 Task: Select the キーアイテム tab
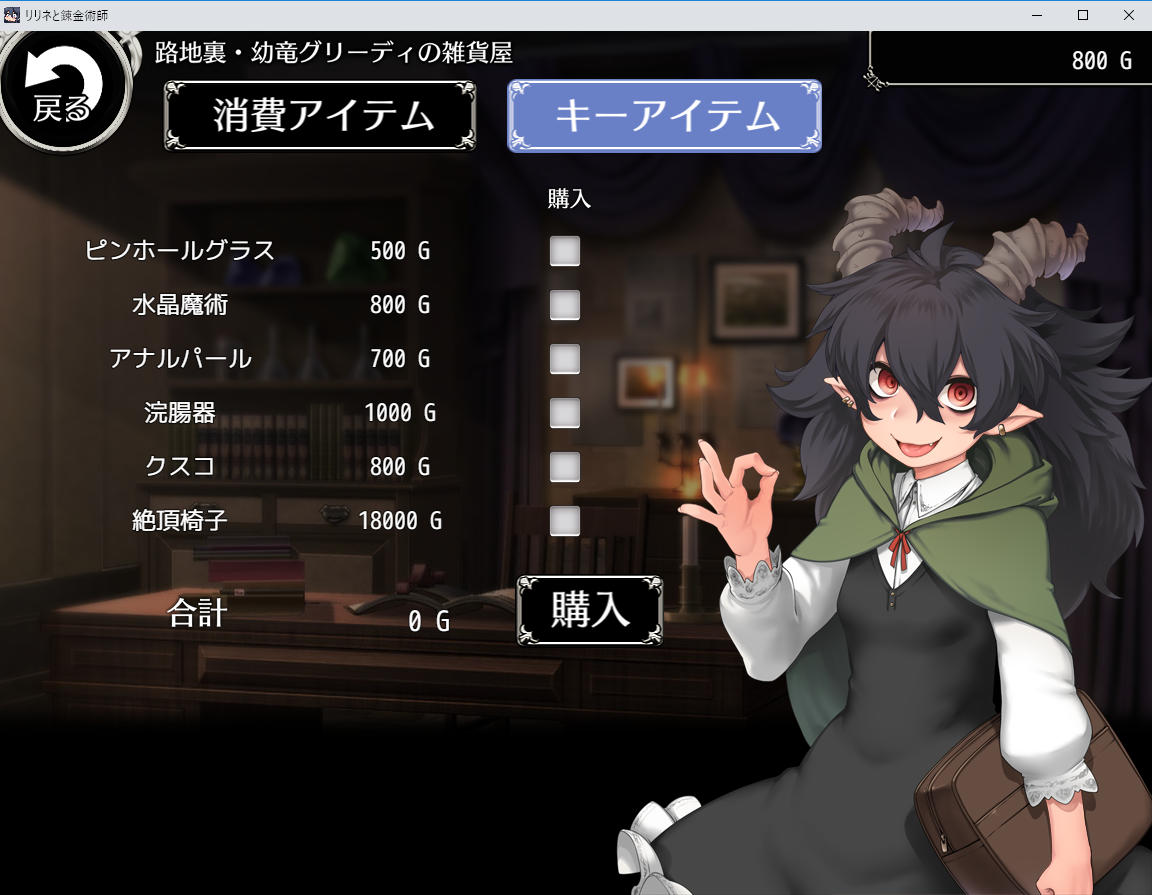tap(665, 116)
